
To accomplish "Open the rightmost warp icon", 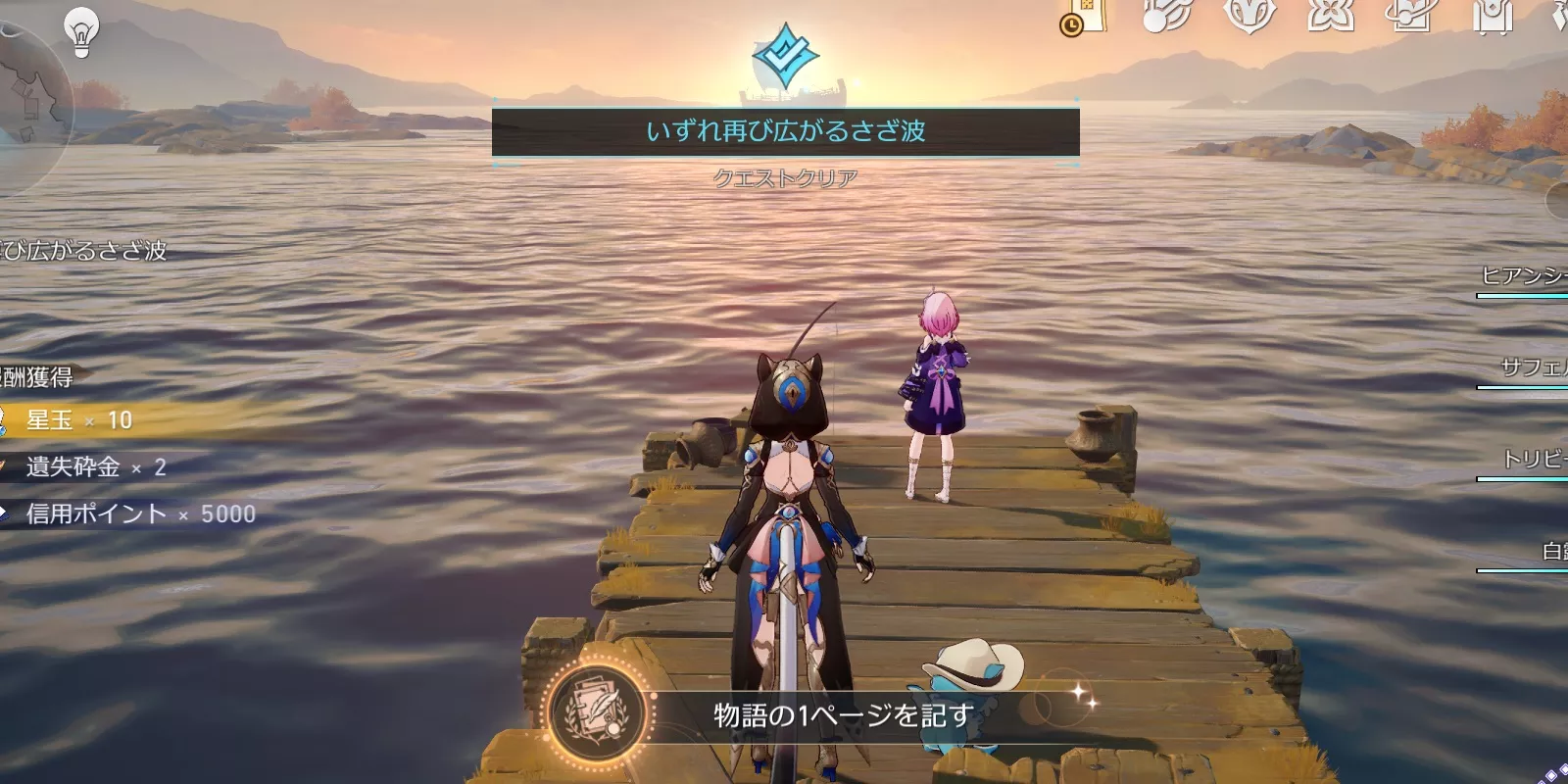I will click(1560, 18).
